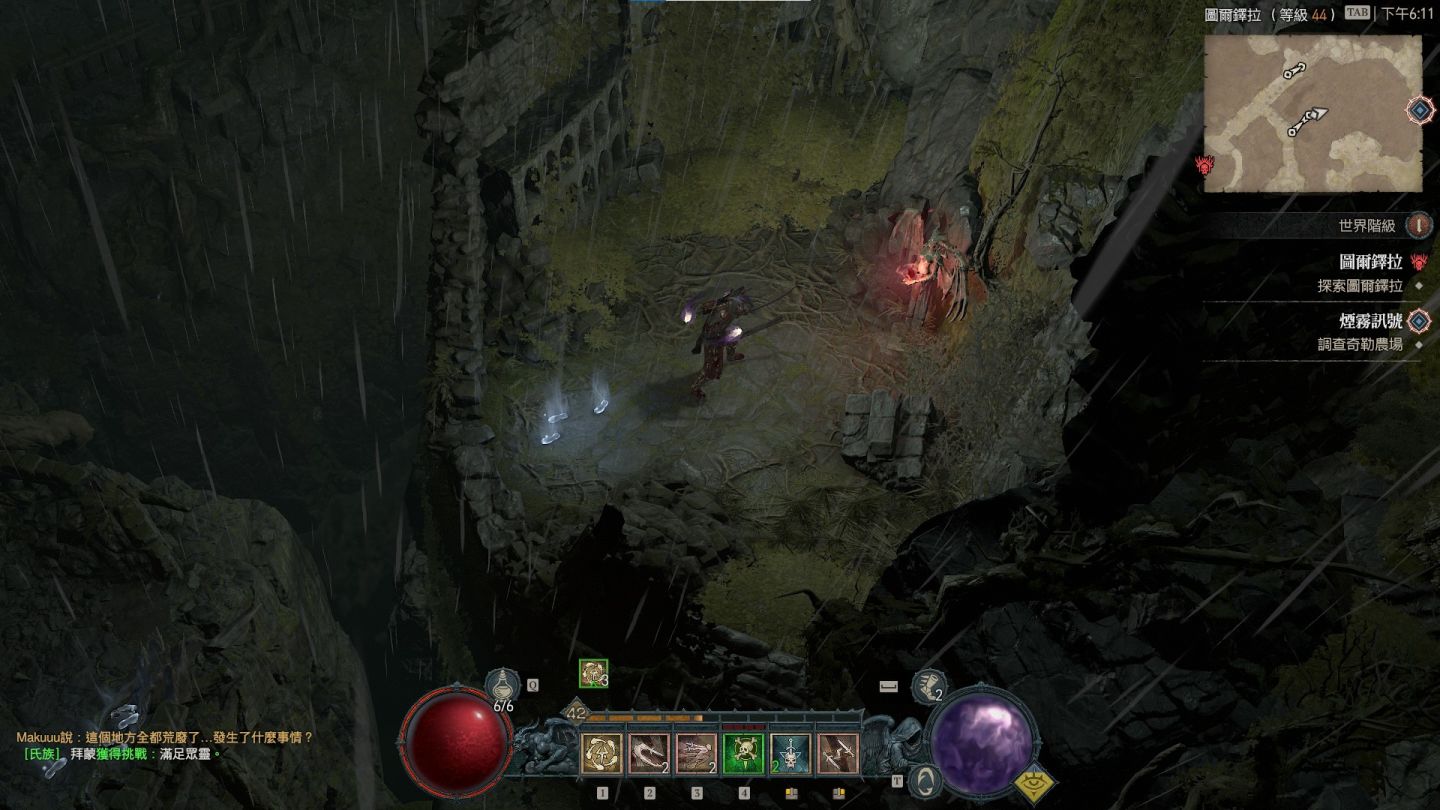
Task: Activate the twin daggers skill icon
Action: (838, 753)
